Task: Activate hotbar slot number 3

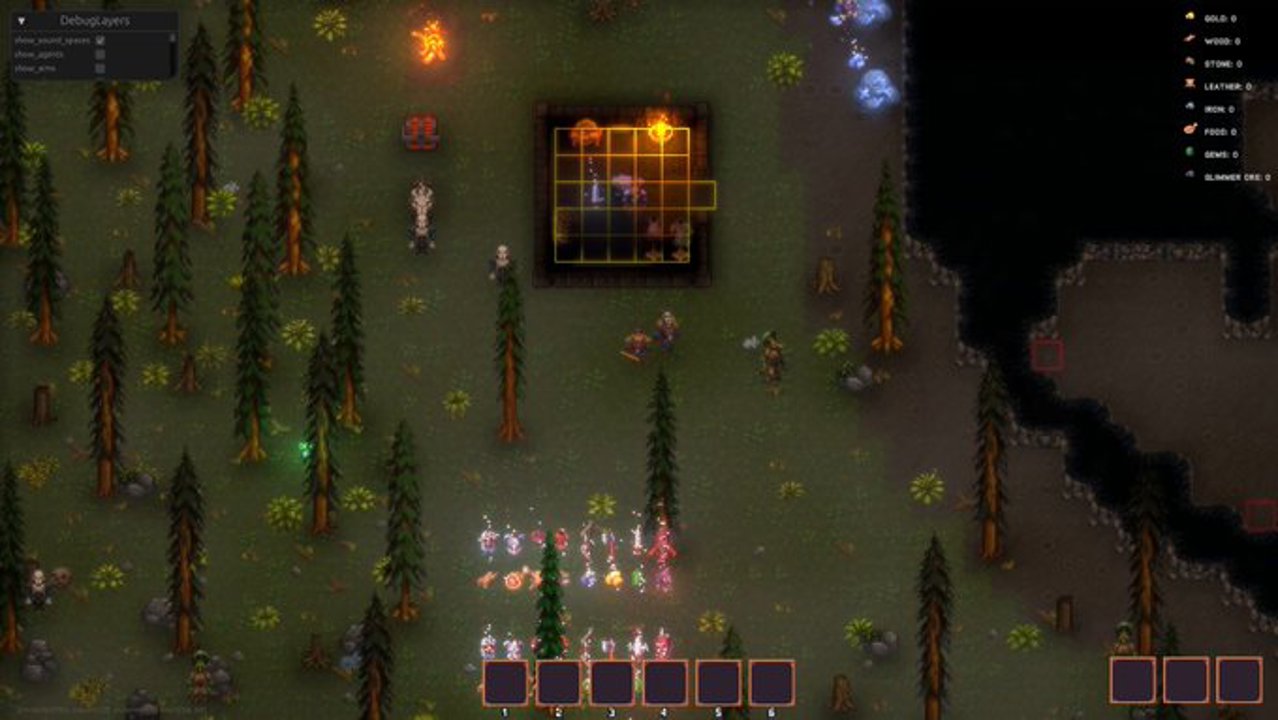Action: (x=612, y=682)
